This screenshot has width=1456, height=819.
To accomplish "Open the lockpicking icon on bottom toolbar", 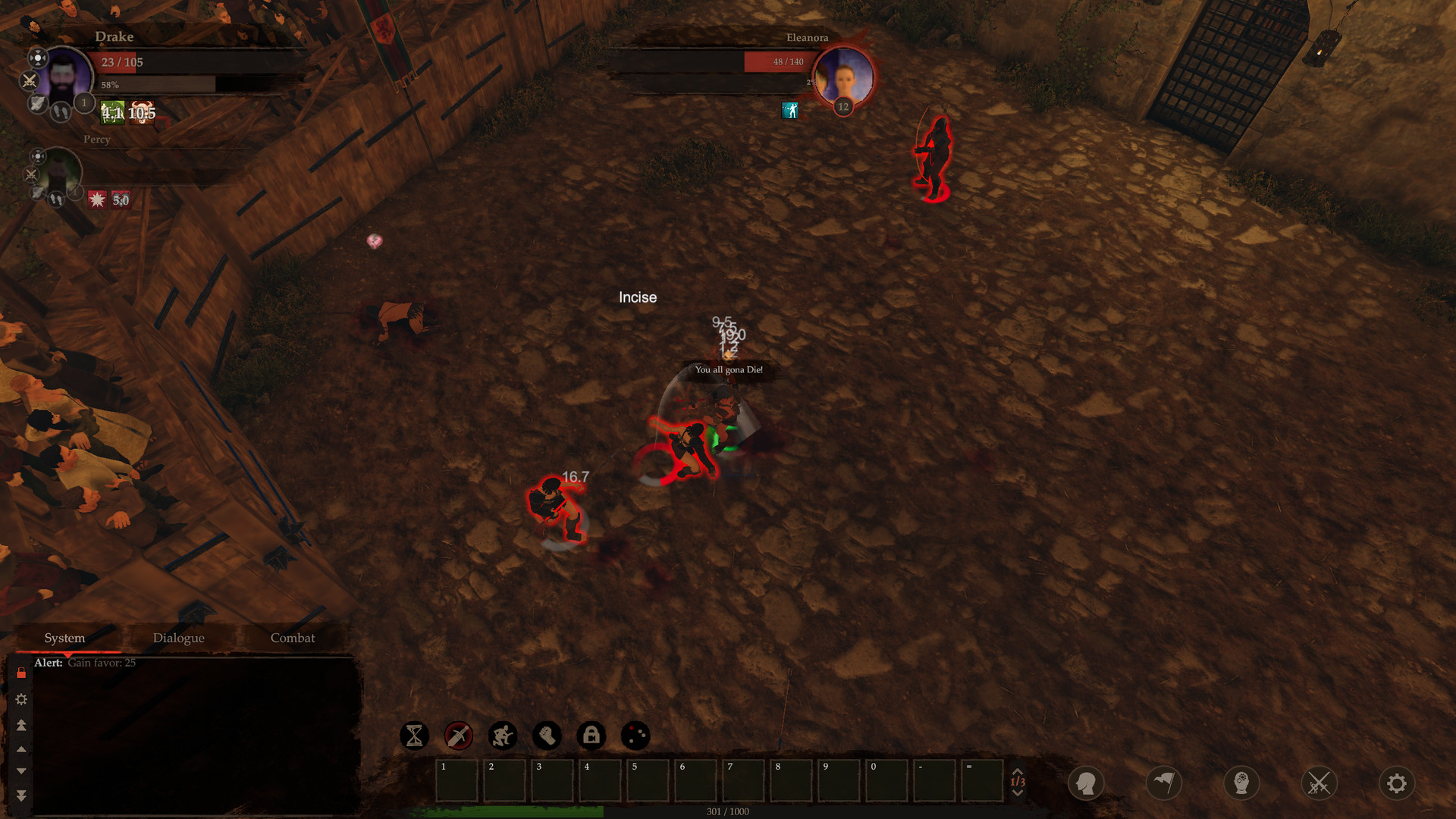I will [x=592, y=735].
